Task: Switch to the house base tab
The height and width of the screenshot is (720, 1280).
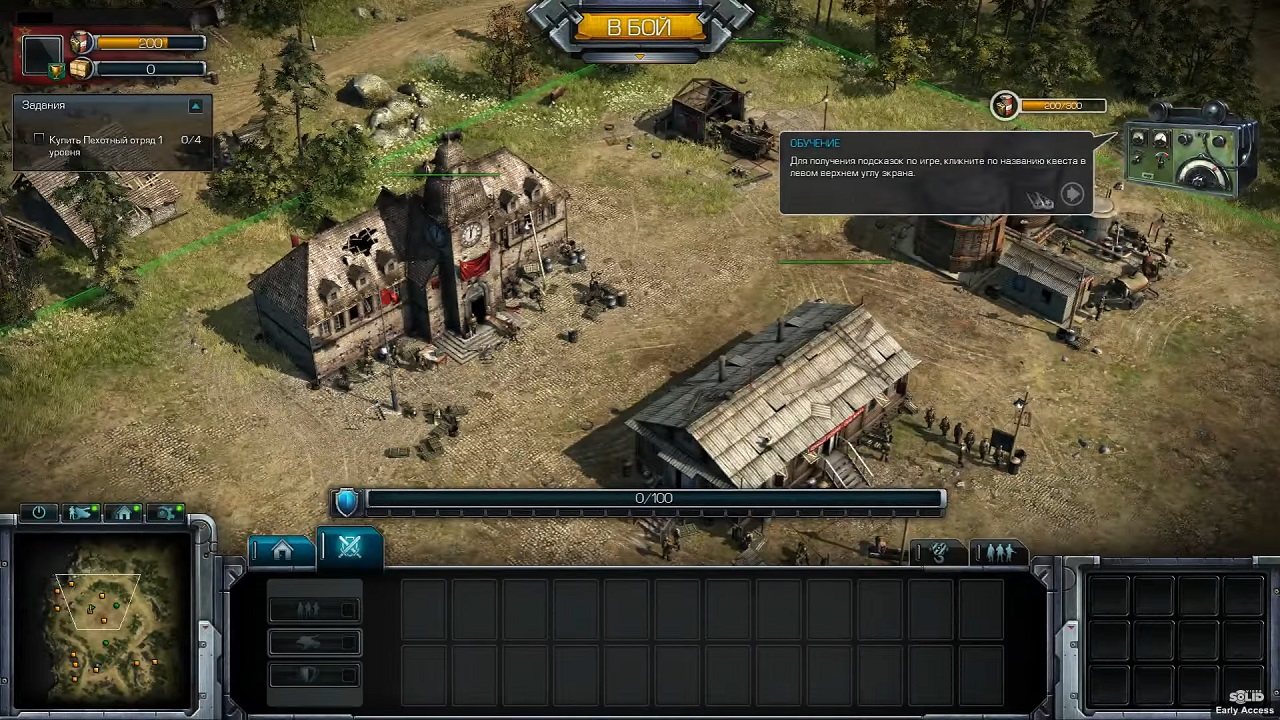Action: pos(282,549)
